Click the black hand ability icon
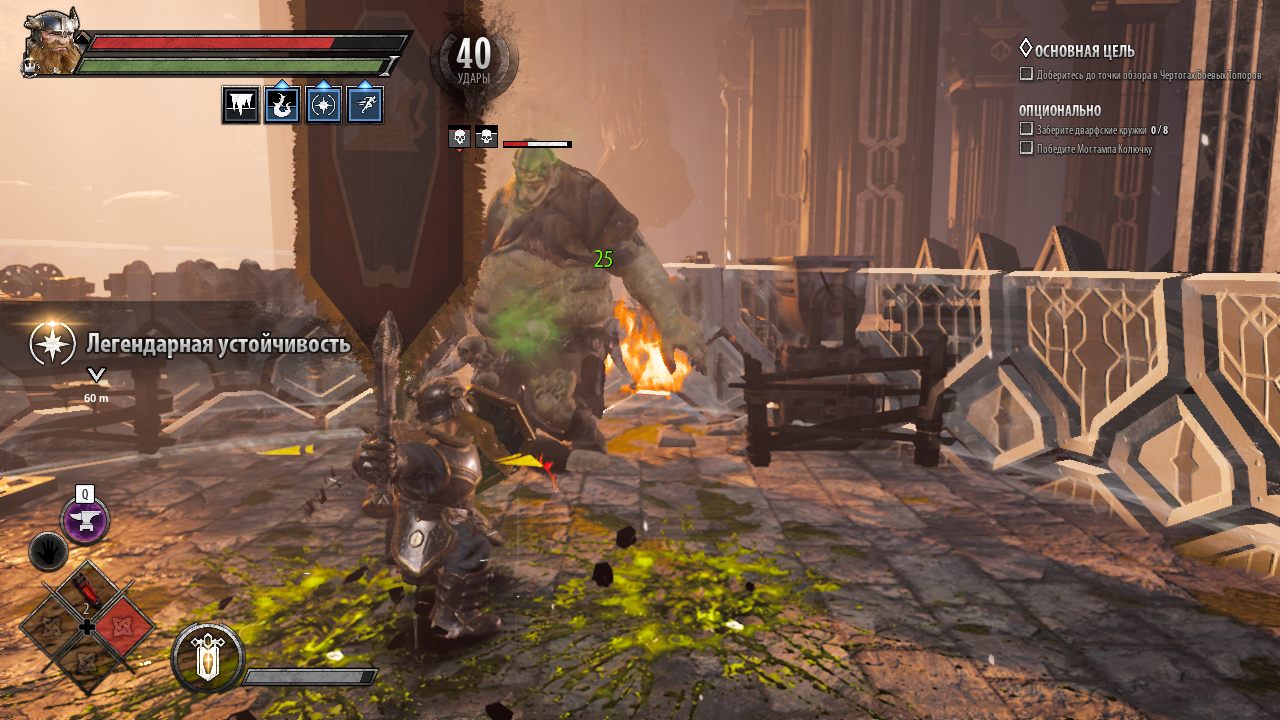The height and width of the screenshot is (720, 1280). 48,550
